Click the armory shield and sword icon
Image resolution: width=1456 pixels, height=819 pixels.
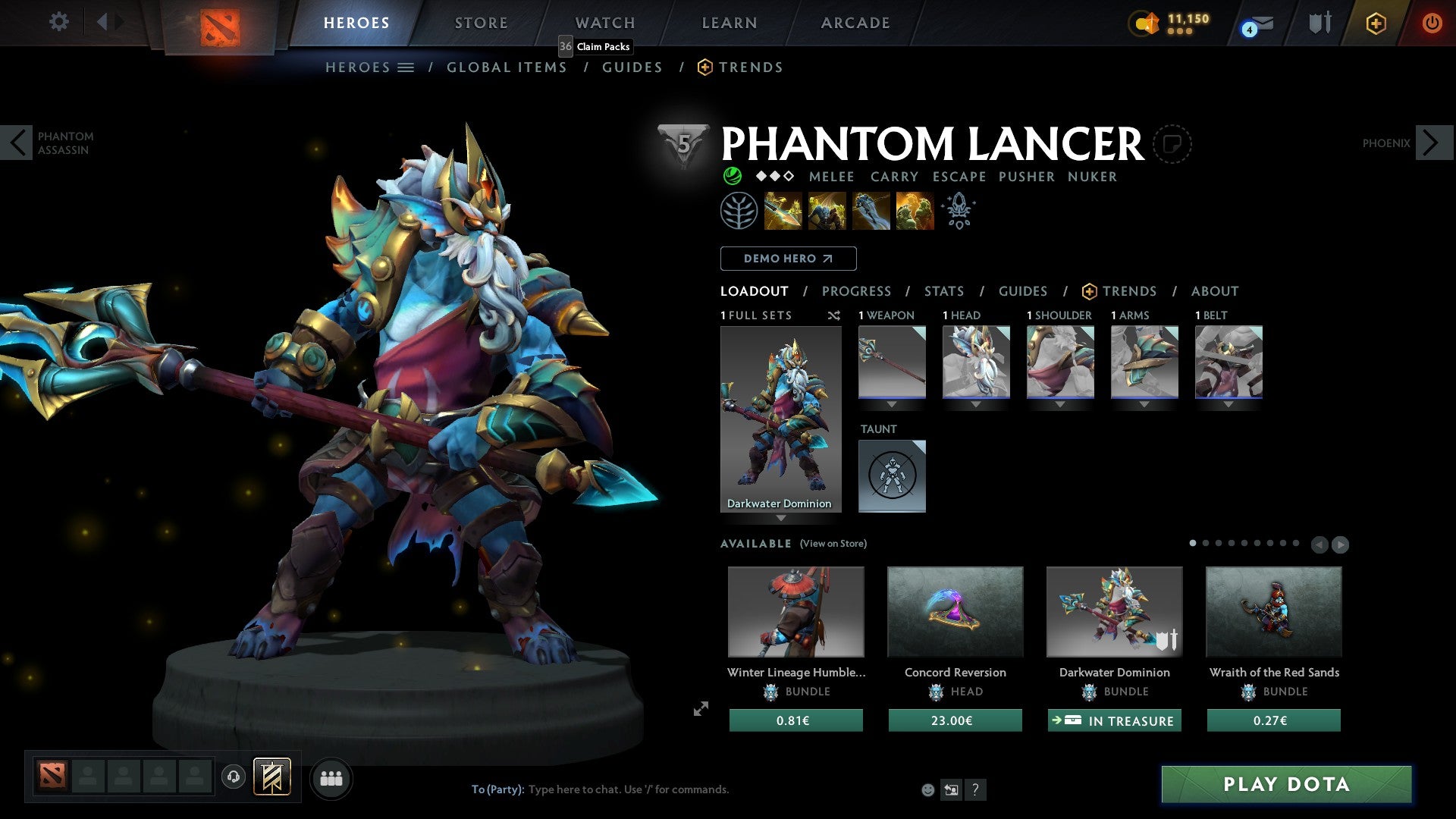tap(1319, 23)
